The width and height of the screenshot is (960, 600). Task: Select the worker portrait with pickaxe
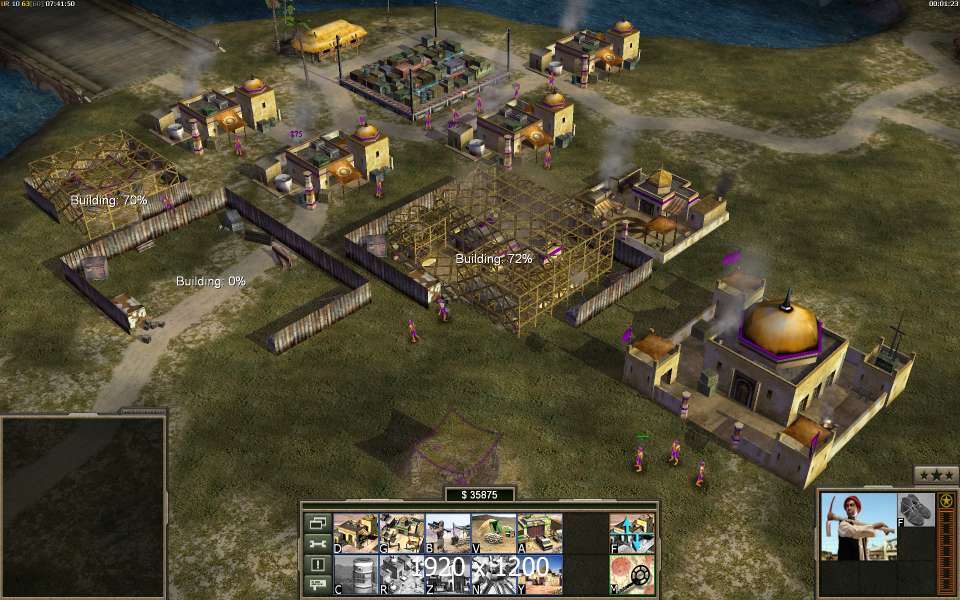pos(857,527)
